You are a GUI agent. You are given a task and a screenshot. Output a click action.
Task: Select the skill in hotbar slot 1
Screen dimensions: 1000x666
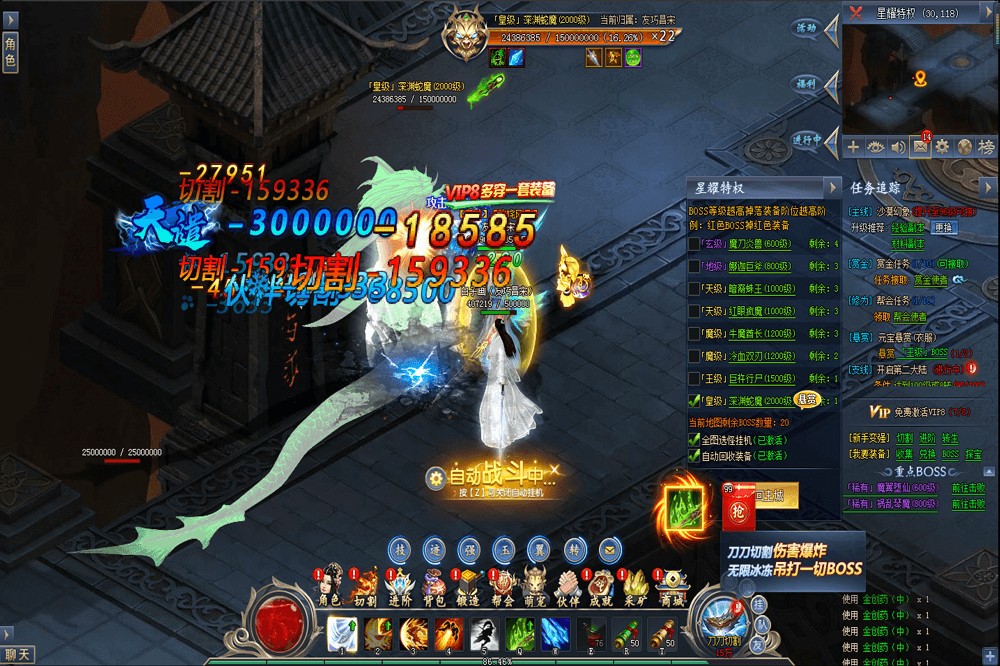(x=343, y=633)
